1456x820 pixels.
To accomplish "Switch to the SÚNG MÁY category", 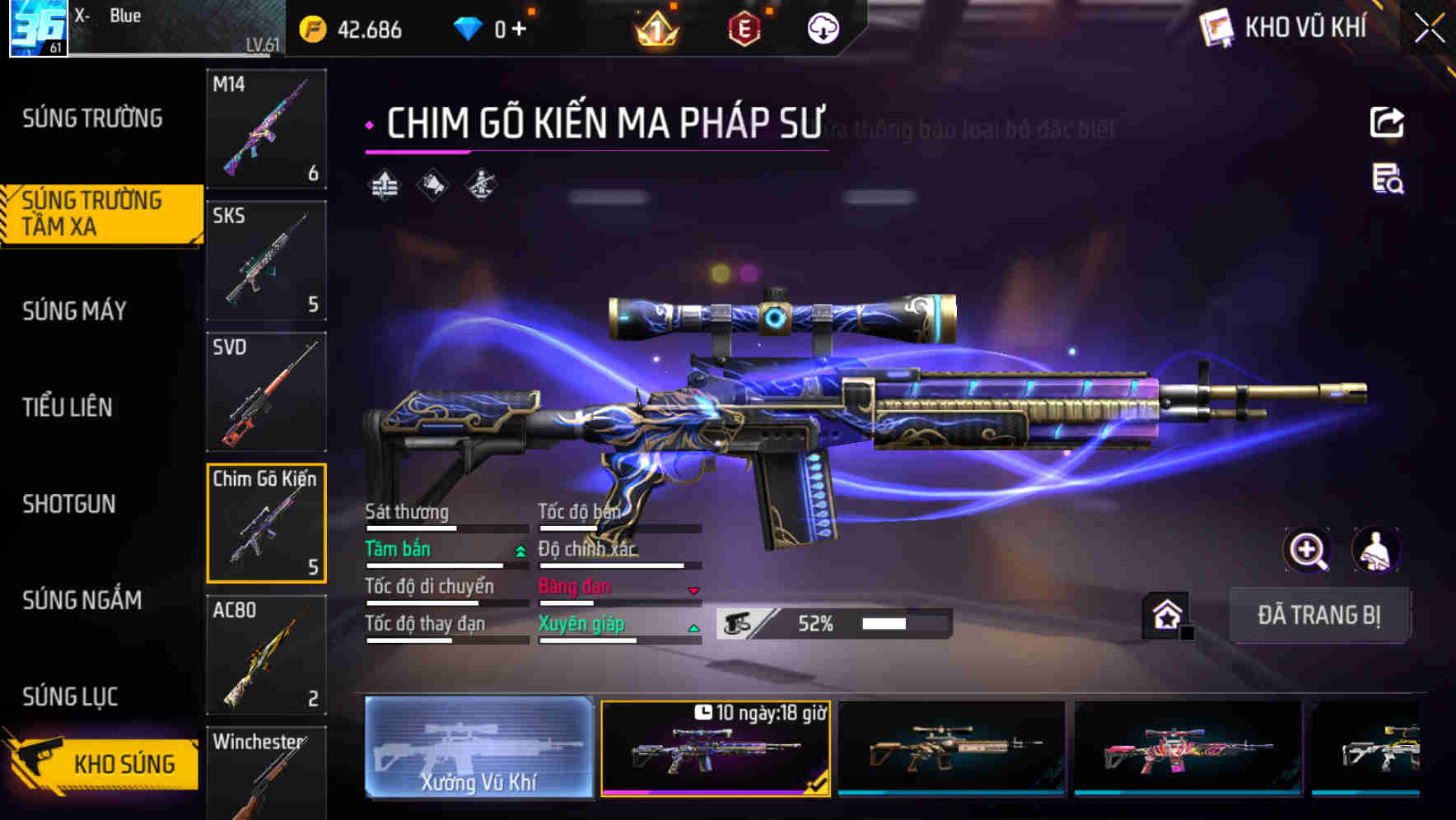I will pyautogui.click(x=74, y=310).
